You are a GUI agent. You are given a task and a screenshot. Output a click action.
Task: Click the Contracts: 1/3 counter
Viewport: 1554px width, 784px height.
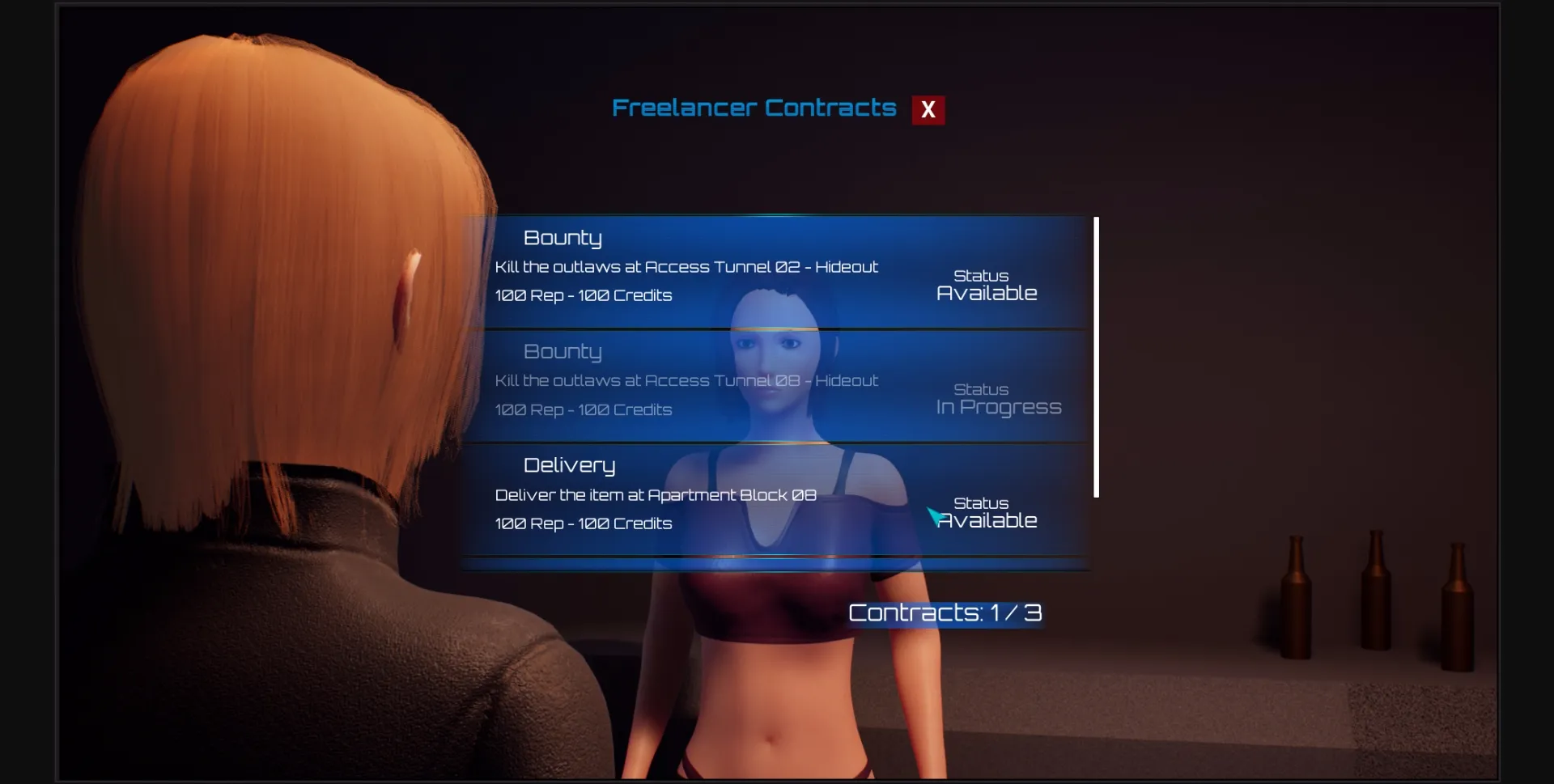[945, 612]
